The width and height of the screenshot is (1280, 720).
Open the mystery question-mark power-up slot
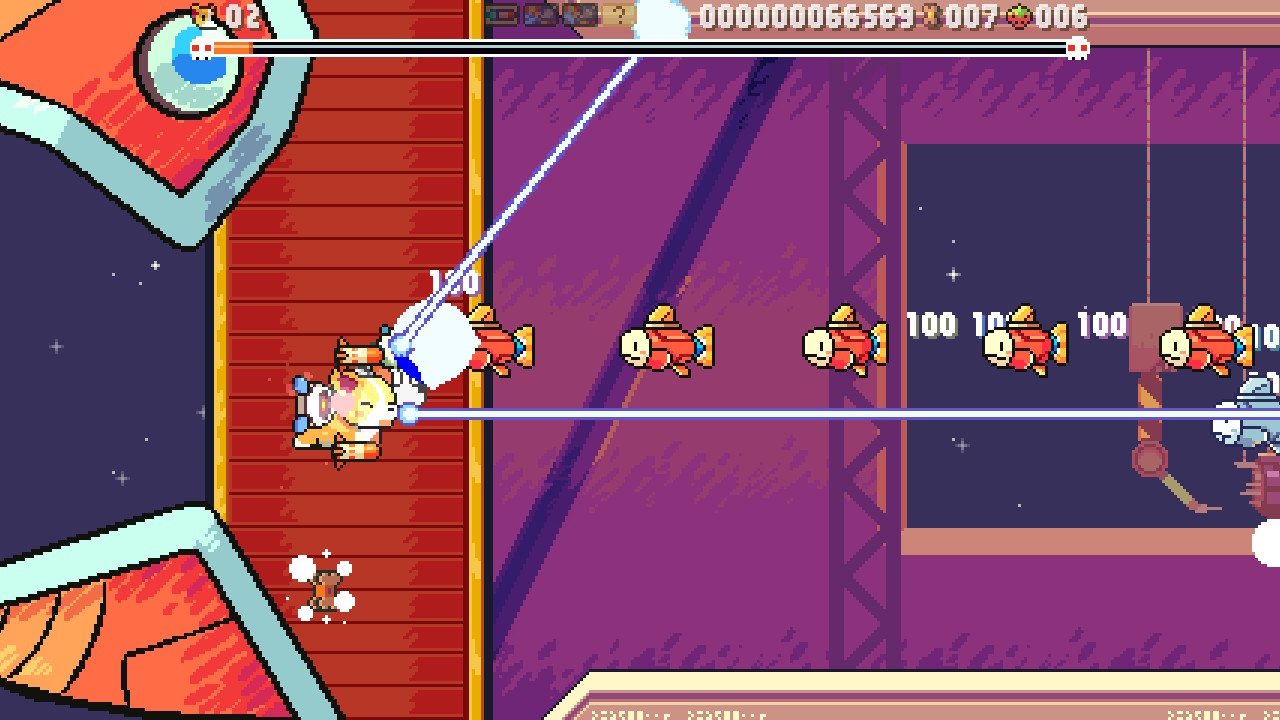620,14
